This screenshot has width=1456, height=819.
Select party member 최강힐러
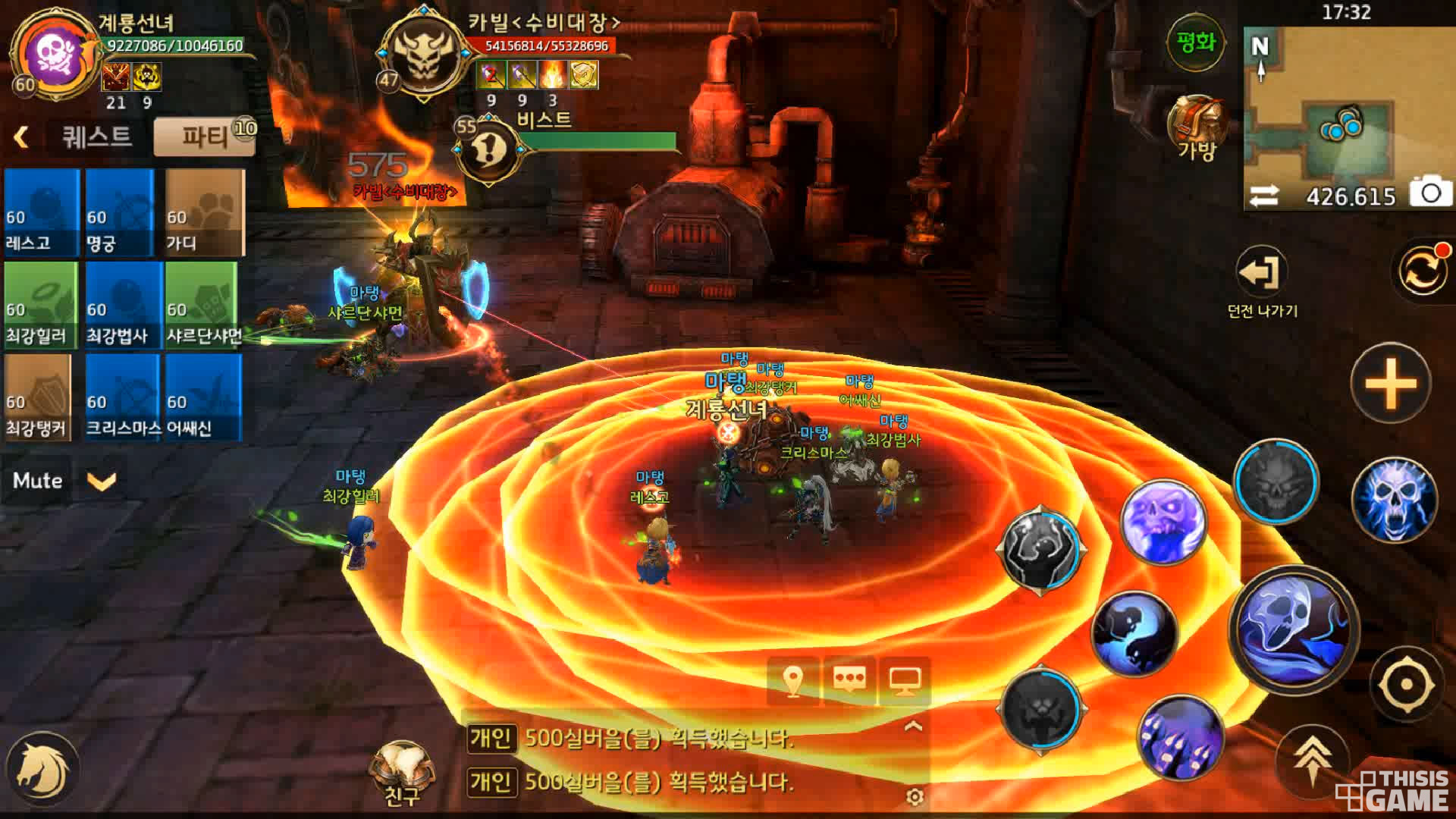click(x=42, y=305)
